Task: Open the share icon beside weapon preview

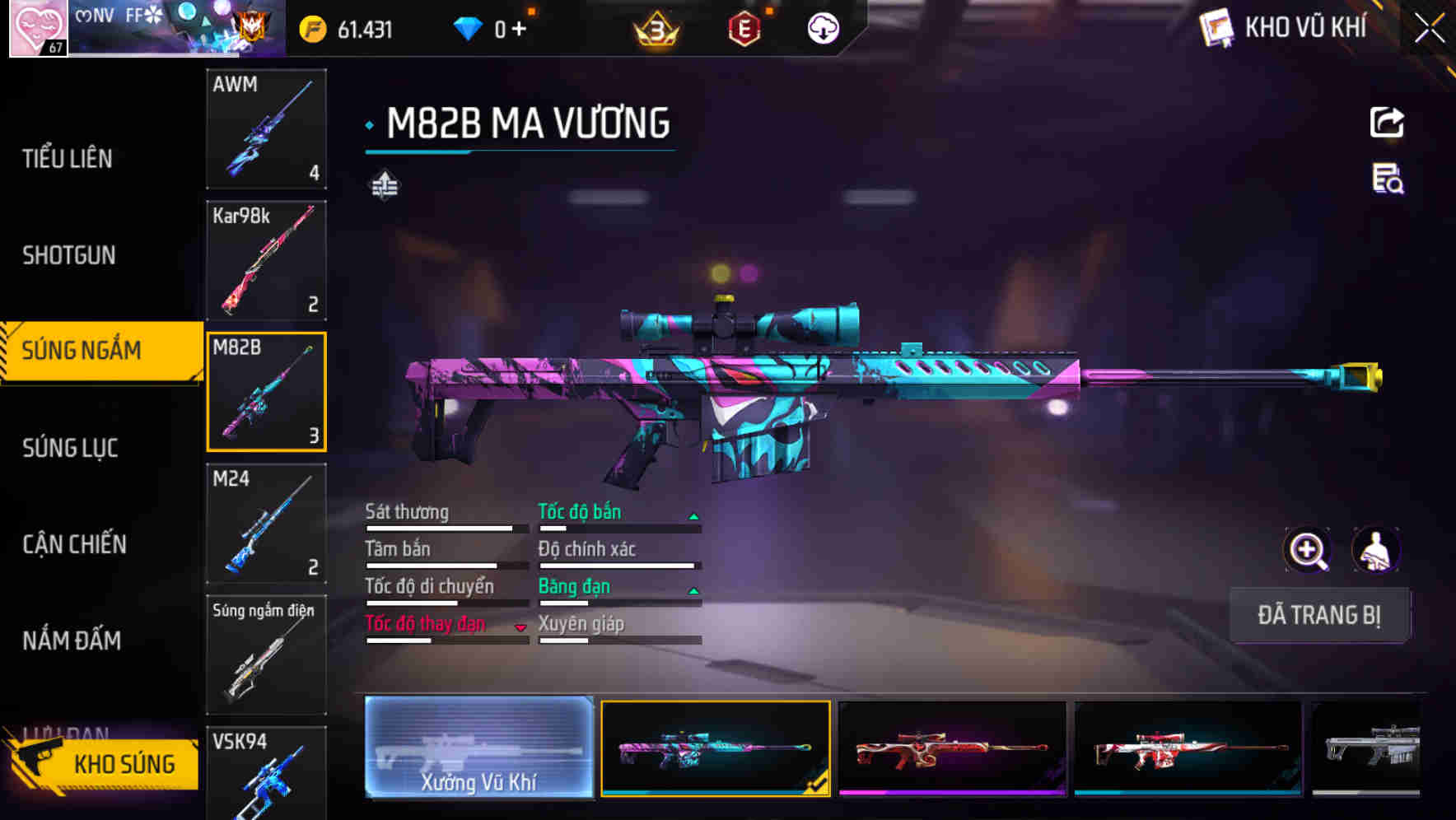Action: pyautogui.click(x=1387, y=122)
